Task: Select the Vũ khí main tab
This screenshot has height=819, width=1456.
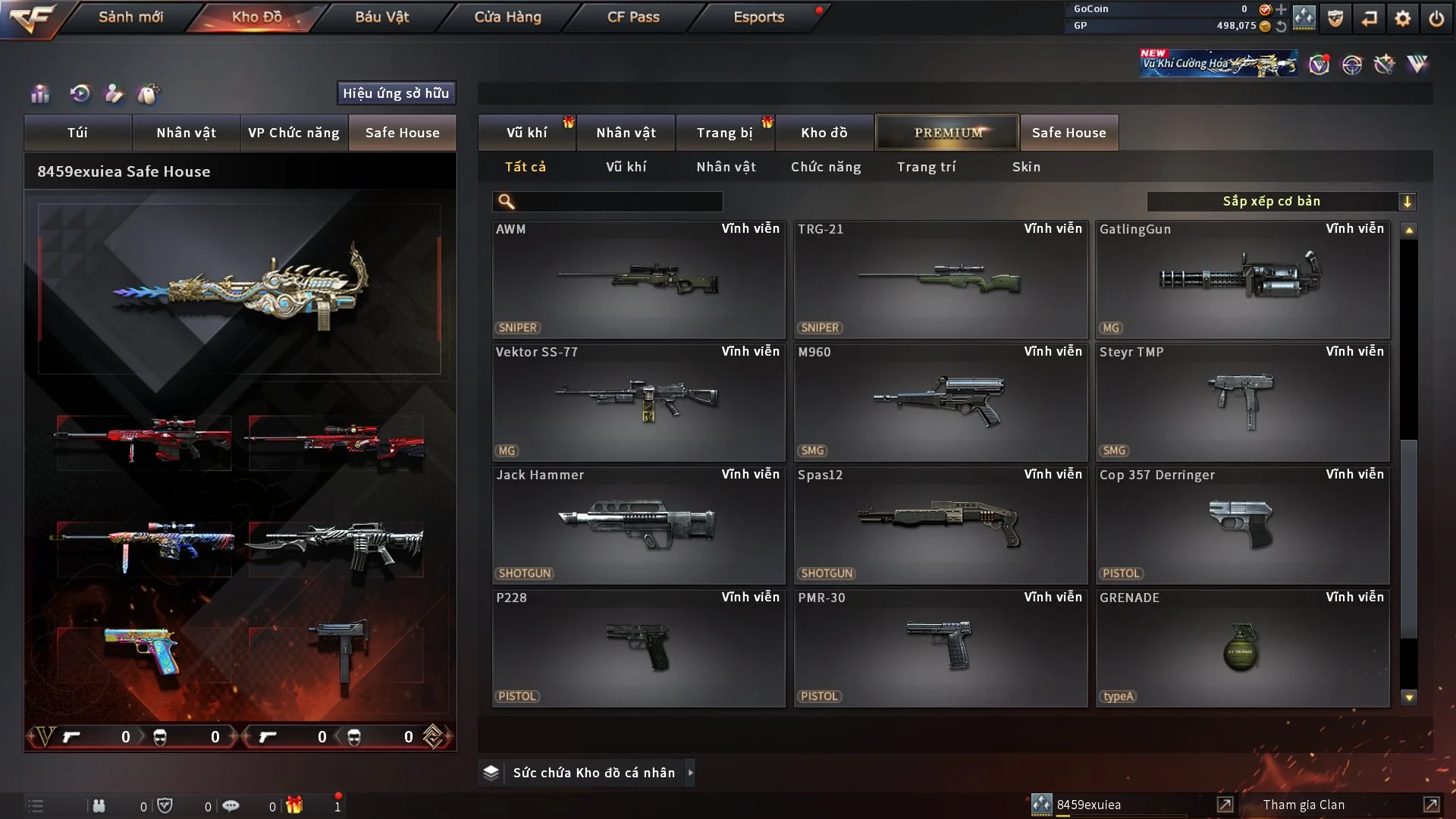Action: [x=526, y=133]
